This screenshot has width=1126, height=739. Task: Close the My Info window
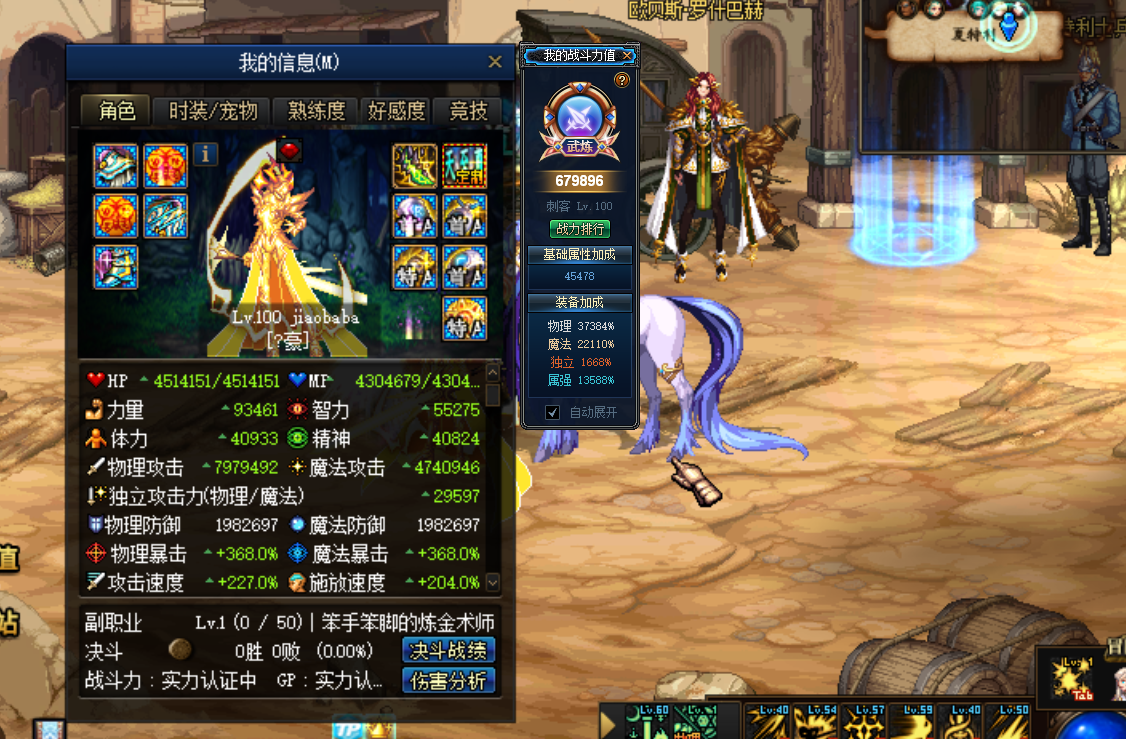(494, 62)
